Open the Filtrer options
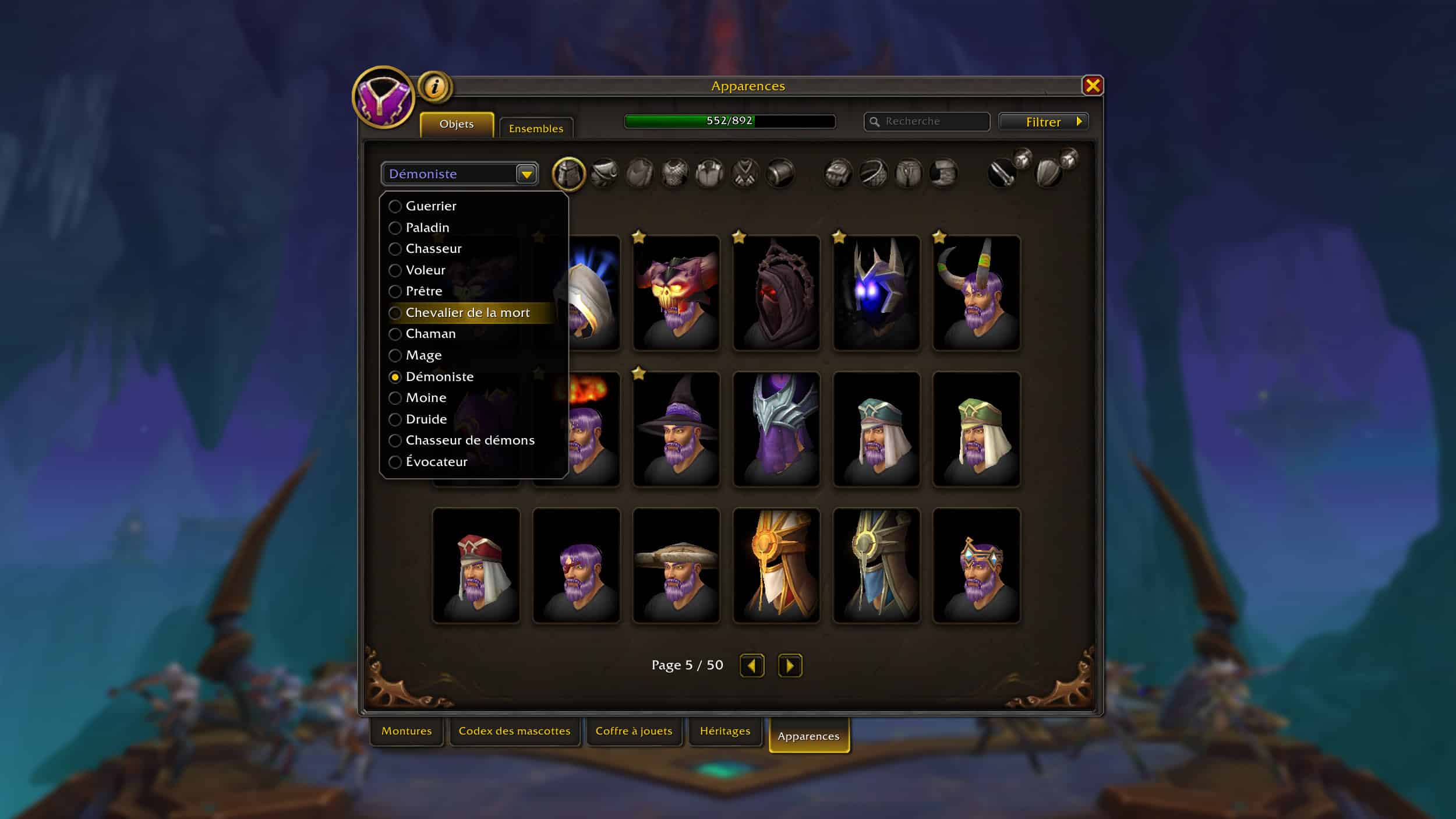The height and width of the screenshot is (819, 1456). [1043, 122]
